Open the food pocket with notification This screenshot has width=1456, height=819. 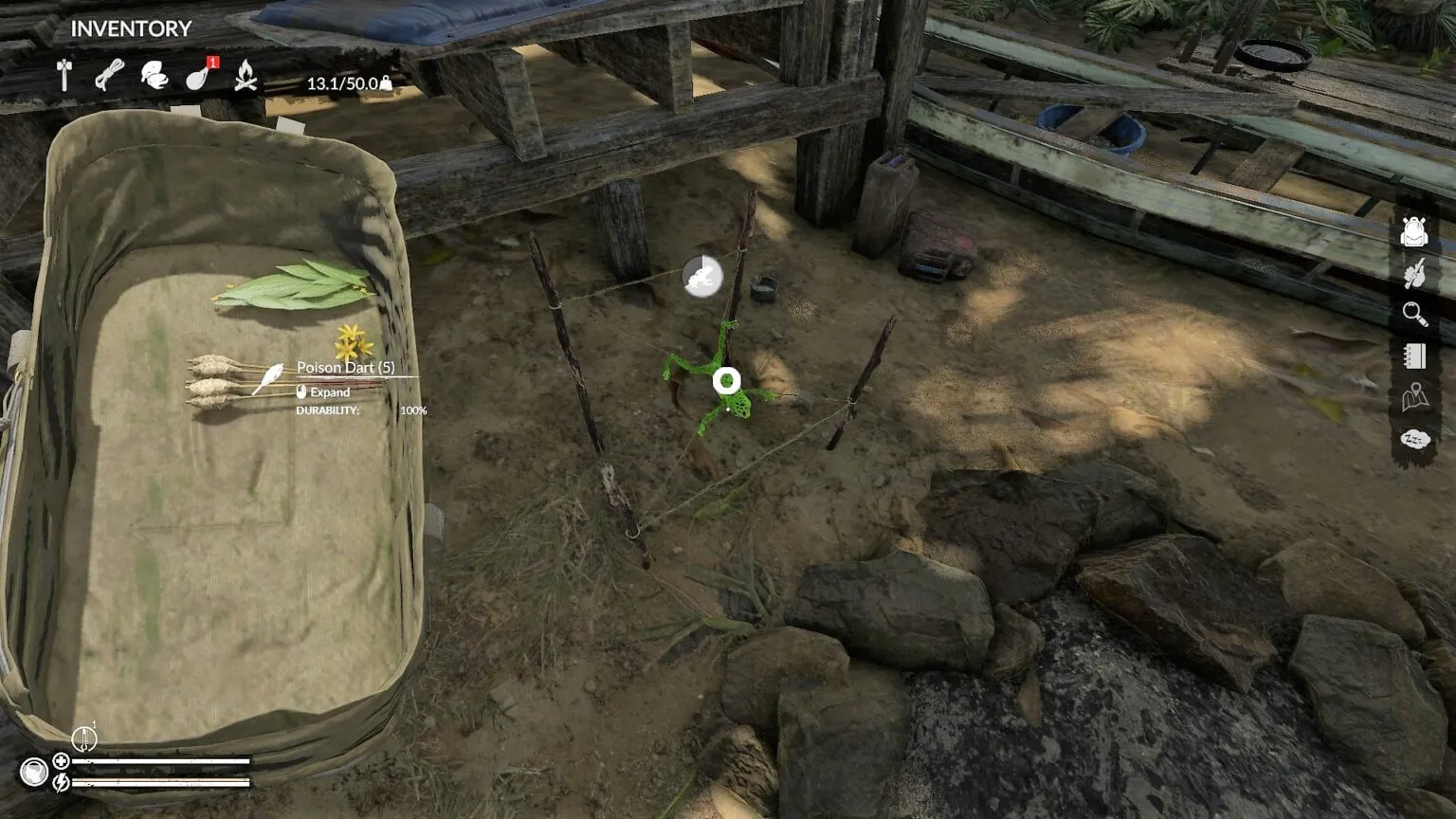coord(199,76)
